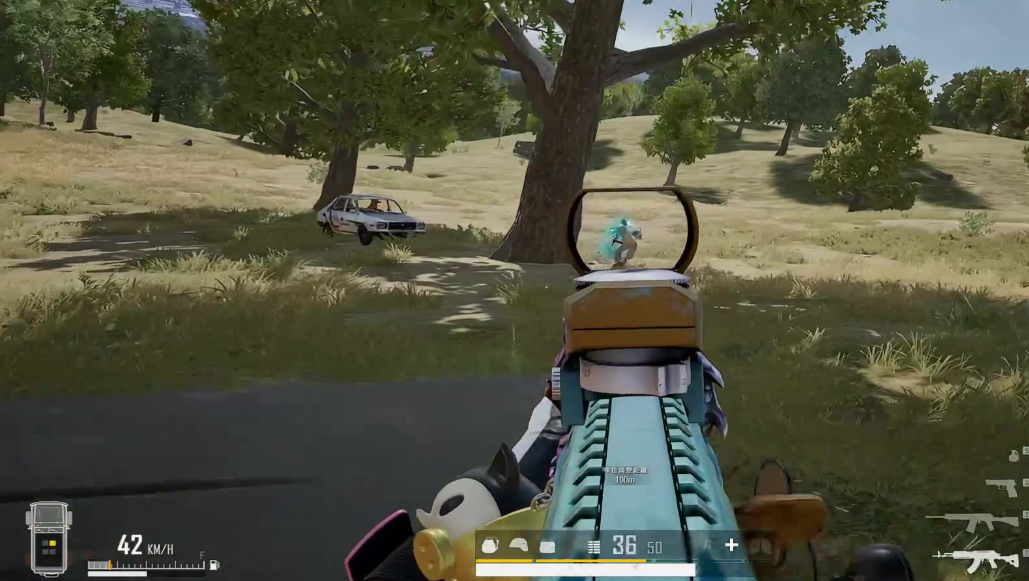Viewport: 1029px width, 581px height.
Task: Select the grenade throwable slot
Action: click(x=1012, y=454)
